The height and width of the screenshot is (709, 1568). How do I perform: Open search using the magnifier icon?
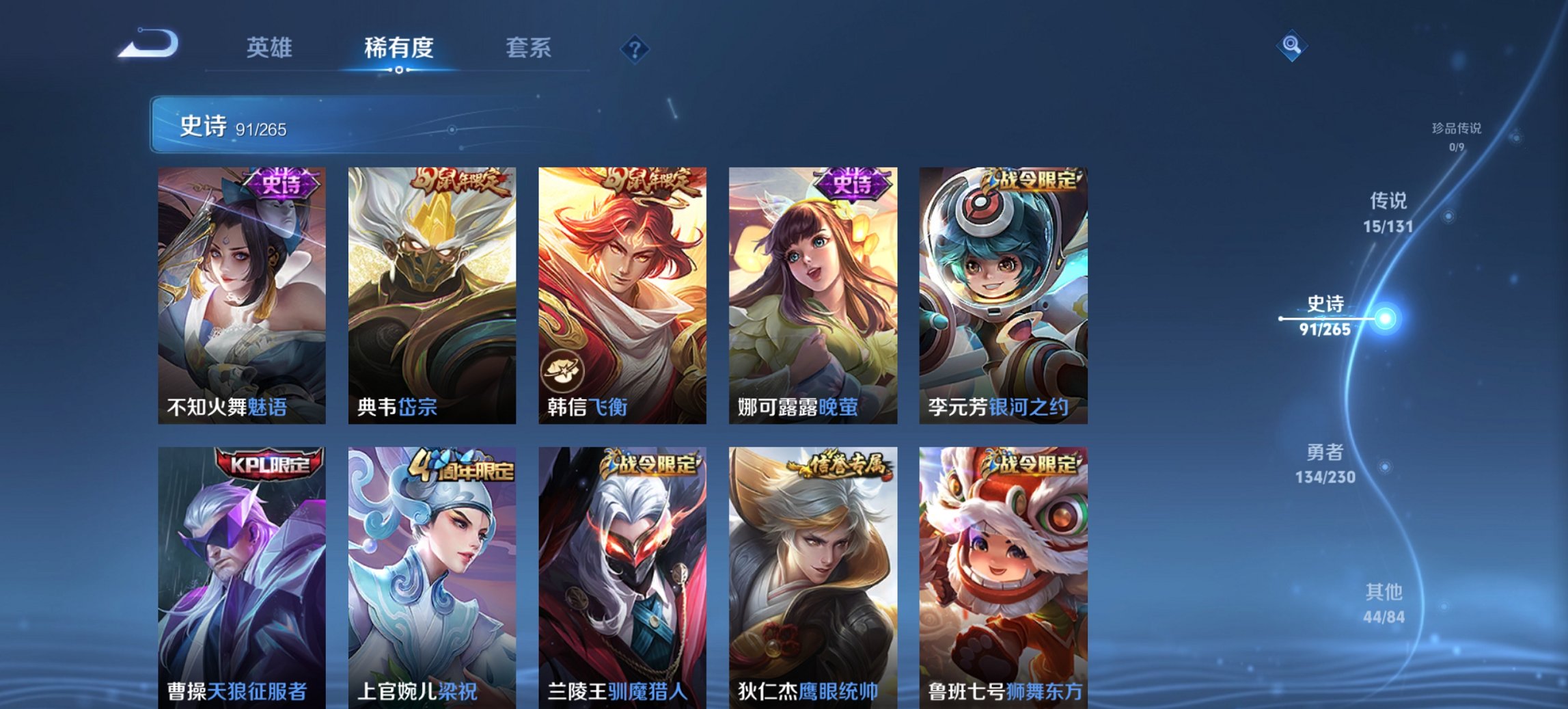pyautogui.click(x=1290, y=48)
